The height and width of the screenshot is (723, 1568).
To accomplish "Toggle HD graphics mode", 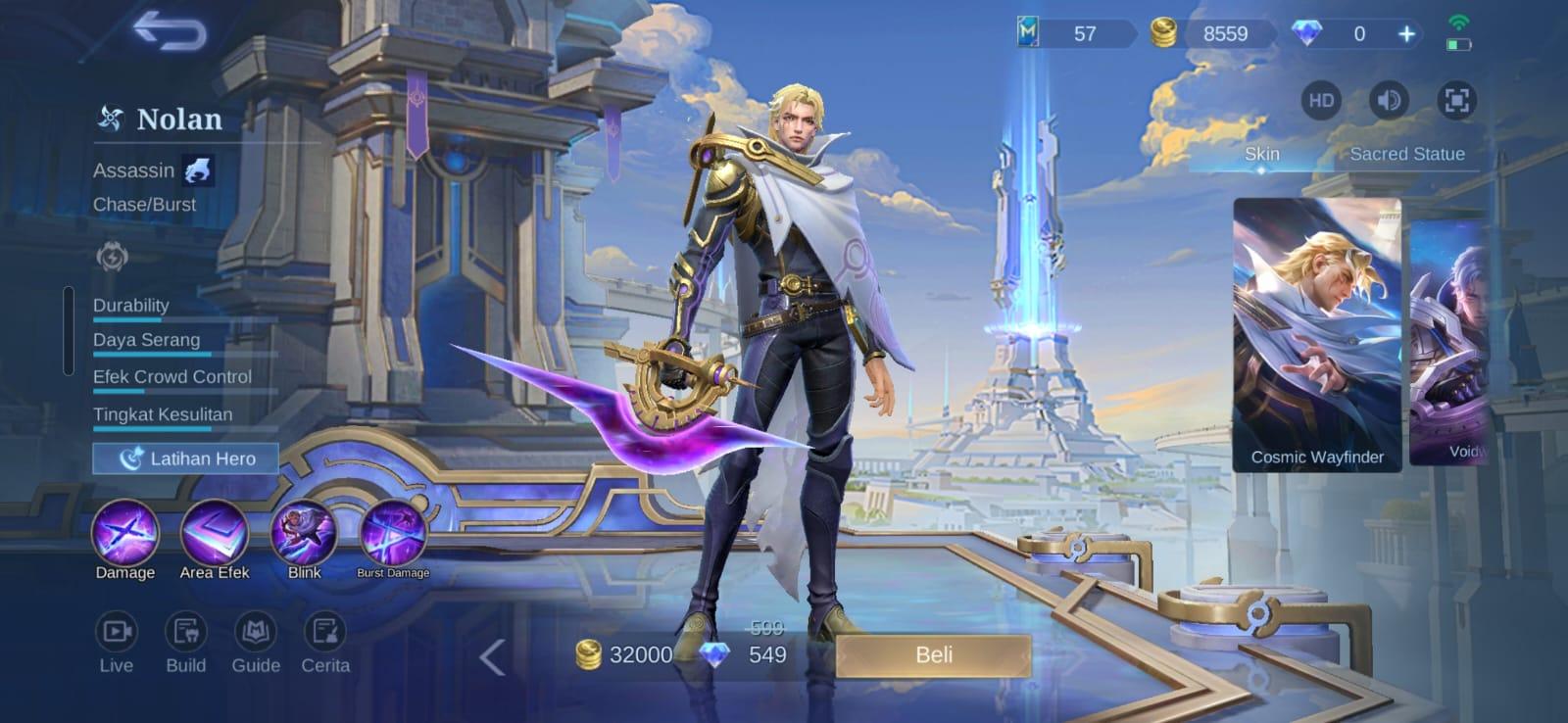I will point(1319,100).
